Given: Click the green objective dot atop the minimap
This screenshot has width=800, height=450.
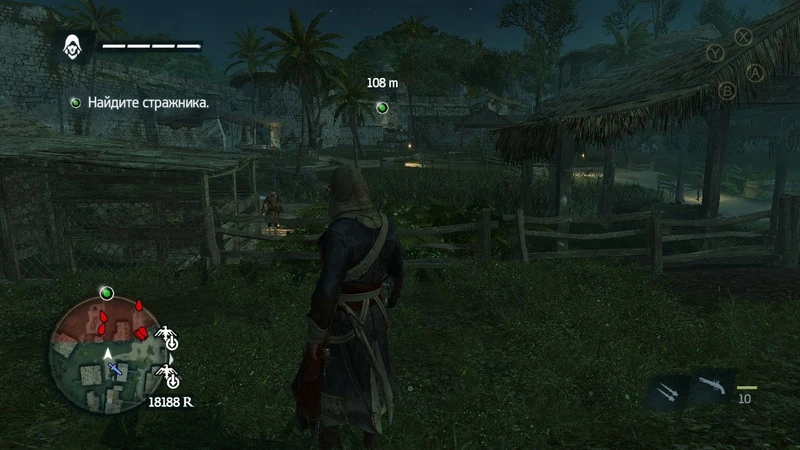Looking at the screenshot, I should (x=106, y=293).
